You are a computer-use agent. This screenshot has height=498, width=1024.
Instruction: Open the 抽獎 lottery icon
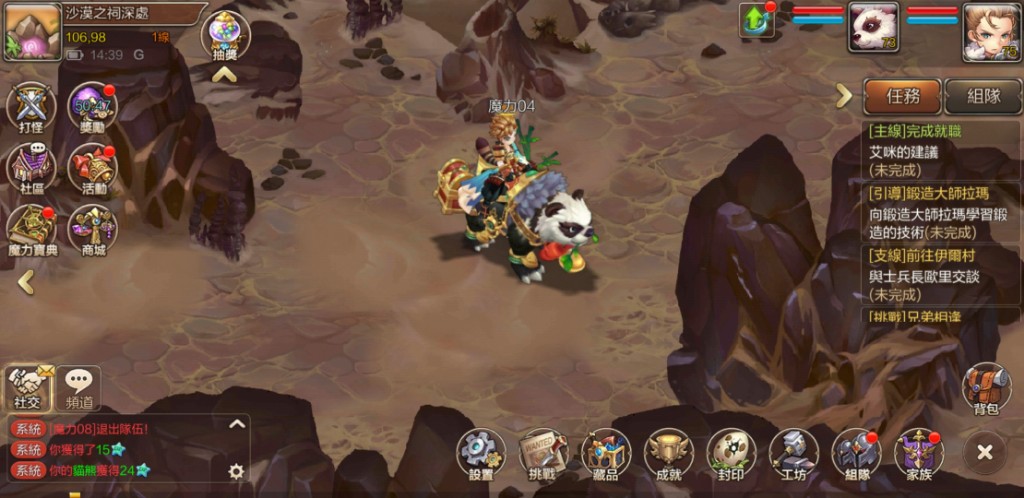click(x=225, y=37)
